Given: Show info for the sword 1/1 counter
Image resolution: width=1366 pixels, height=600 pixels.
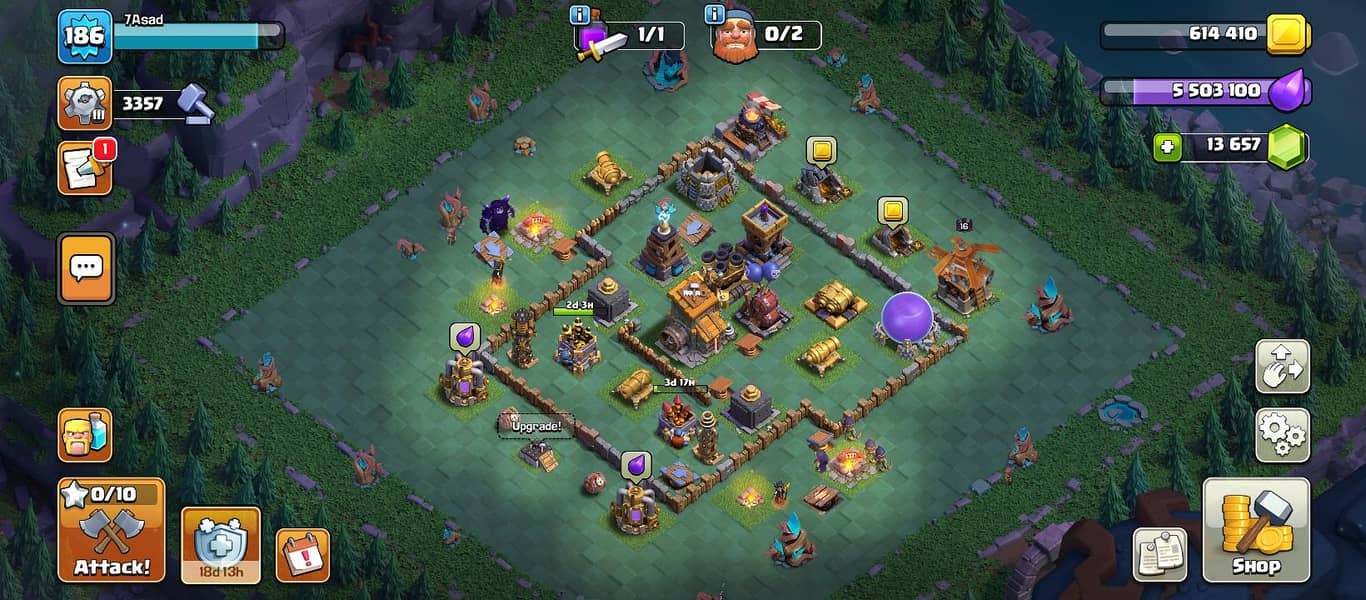Looking at the screenshot, I should pyautogui.click(x=579, y=15).
